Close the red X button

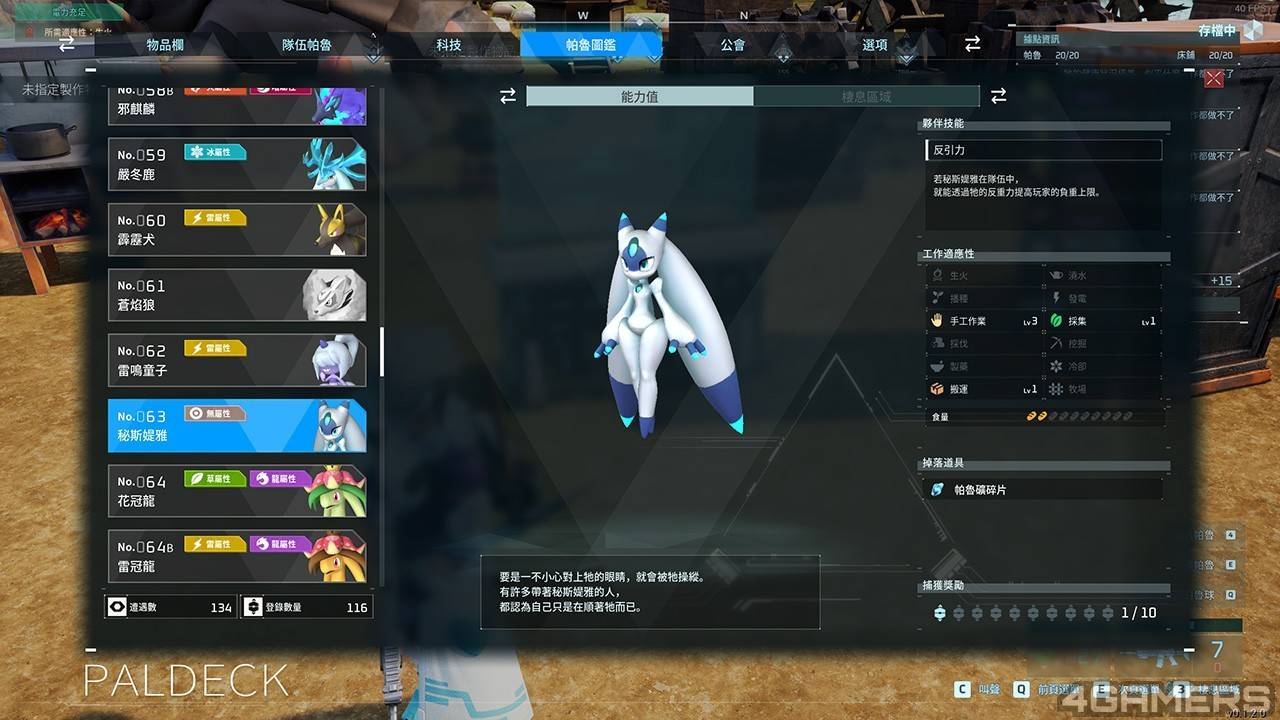tap(1214, 79)
